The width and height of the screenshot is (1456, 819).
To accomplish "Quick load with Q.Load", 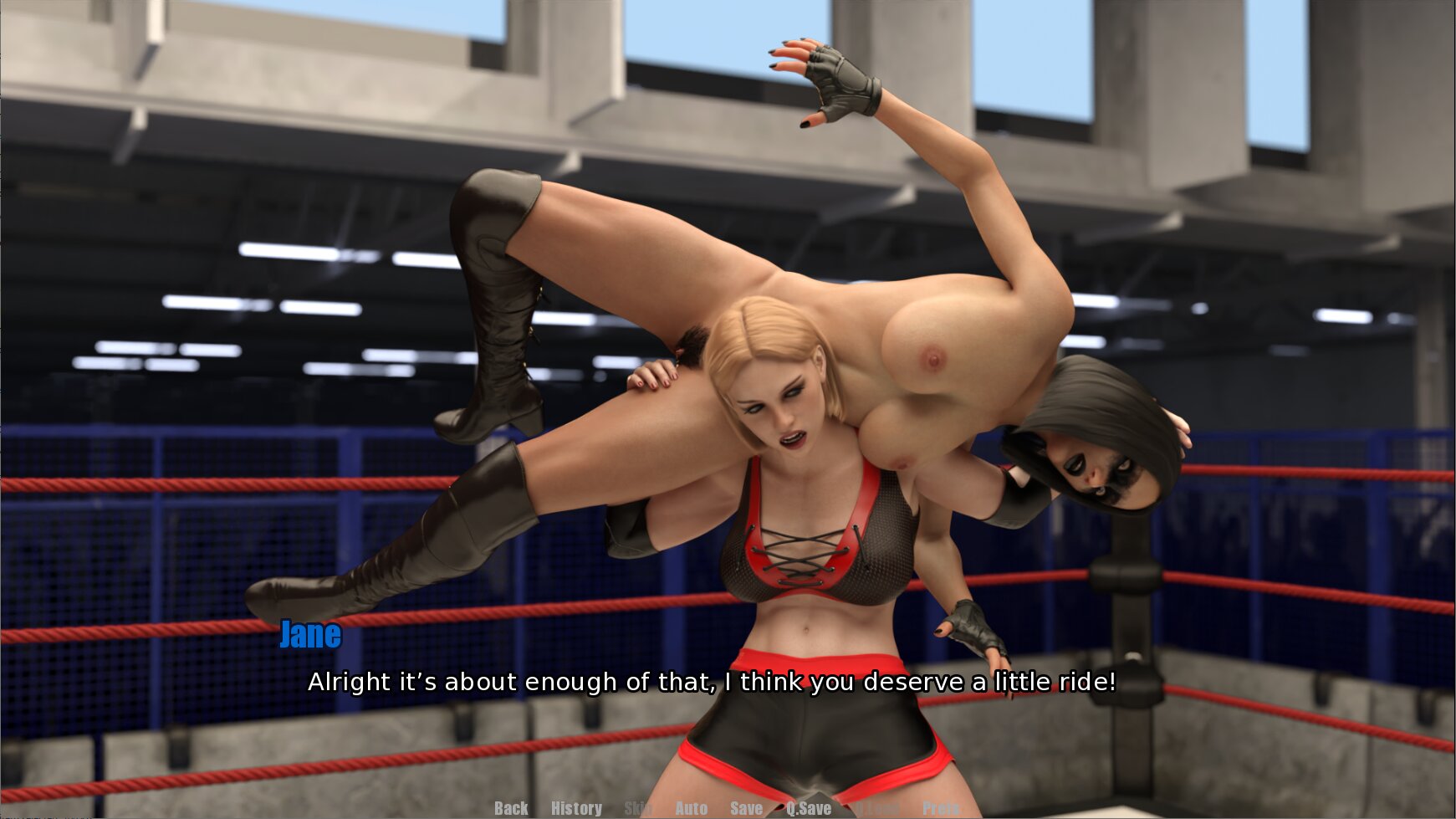I will point(877,808).
